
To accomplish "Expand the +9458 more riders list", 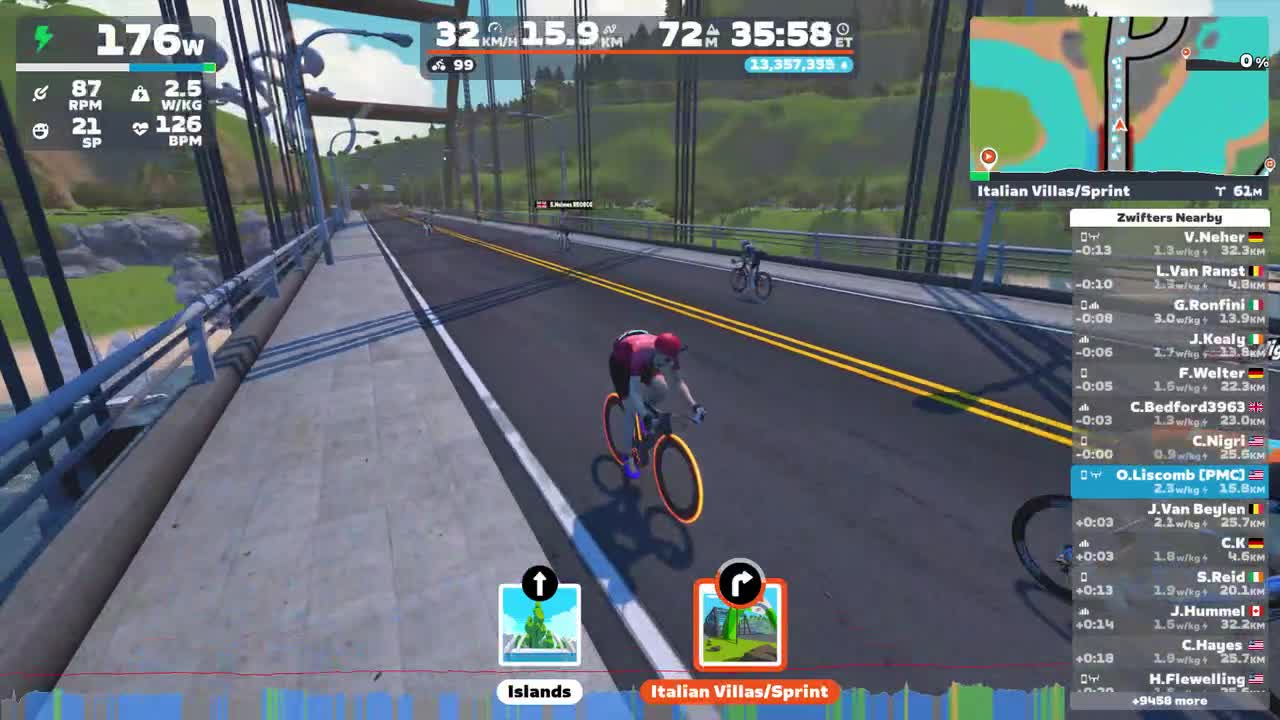I will [1169, 701].
